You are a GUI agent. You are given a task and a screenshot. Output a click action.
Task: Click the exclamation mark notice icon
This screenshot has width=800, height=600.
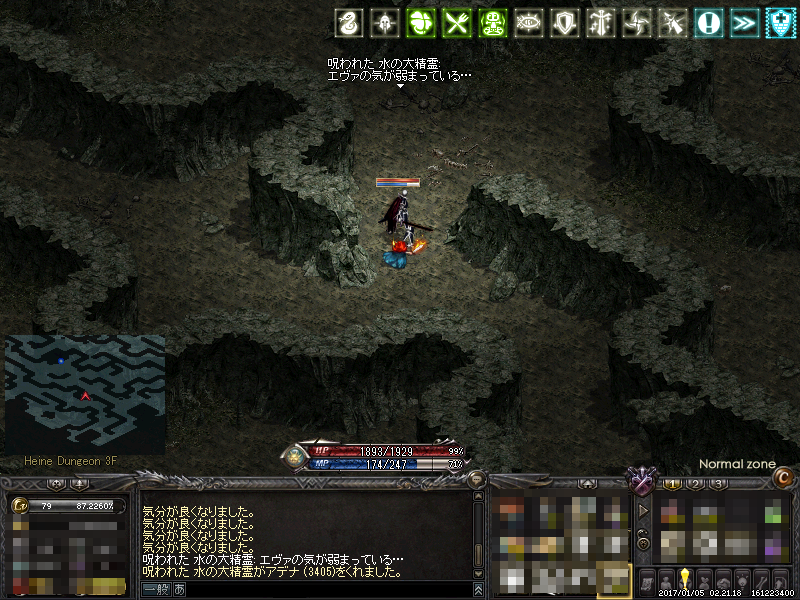click(x=709, y=23)
